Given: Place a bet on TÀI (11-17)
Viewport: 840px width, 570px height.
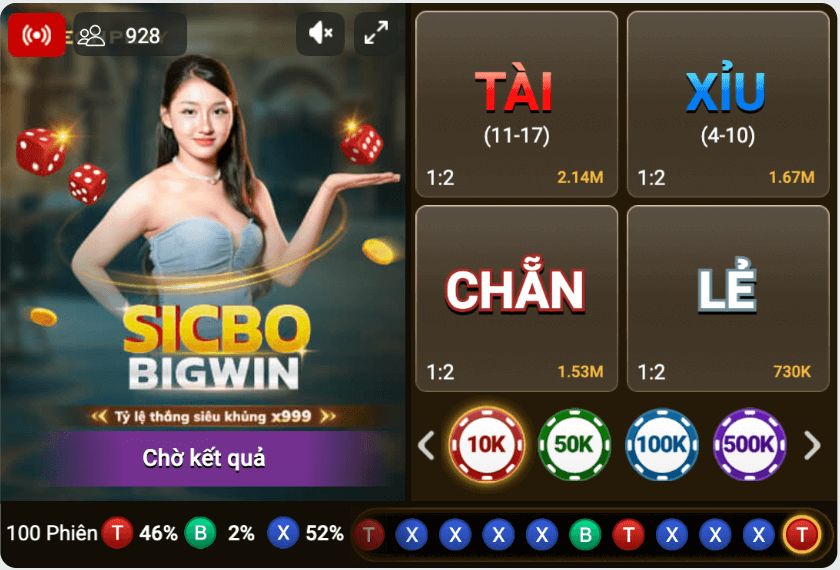Looking at the screenshot, I should [516, 104].
